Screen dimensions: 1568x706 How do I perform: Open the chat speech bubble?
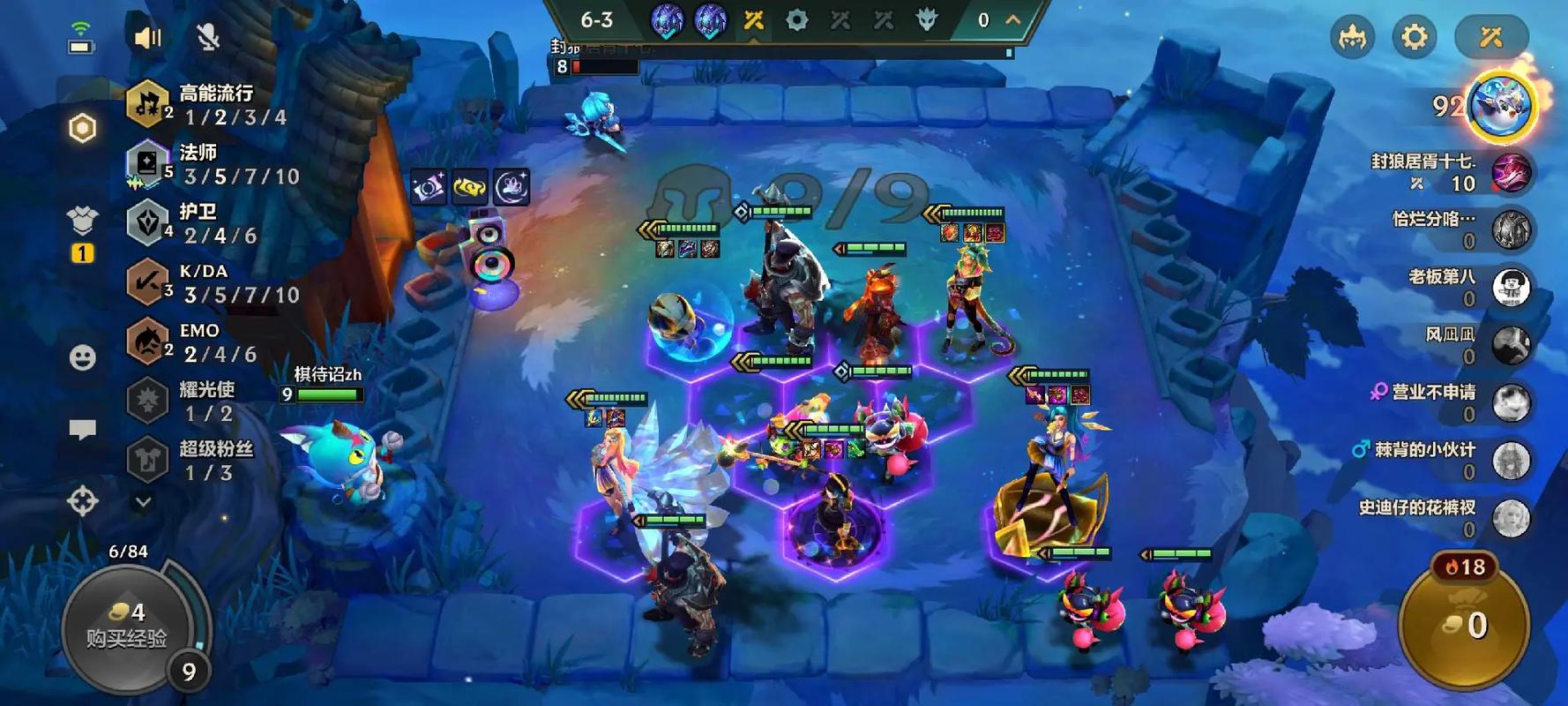click(x=83, y=430)
